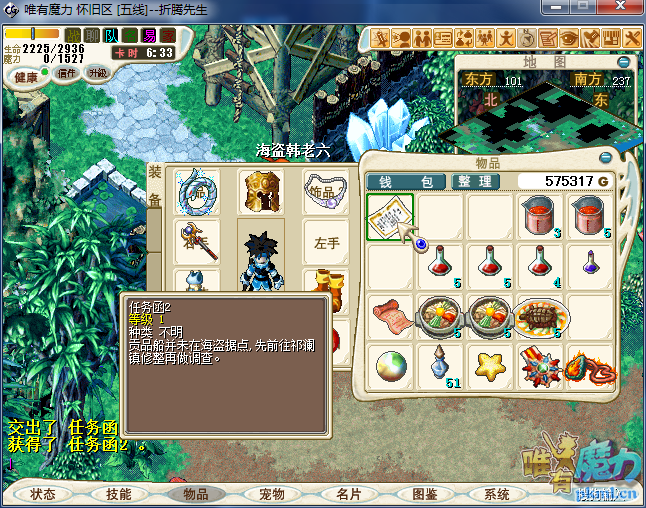Open the 名片 name card menu
Viewport: 646px width, 508px height.
coord(349,494)
